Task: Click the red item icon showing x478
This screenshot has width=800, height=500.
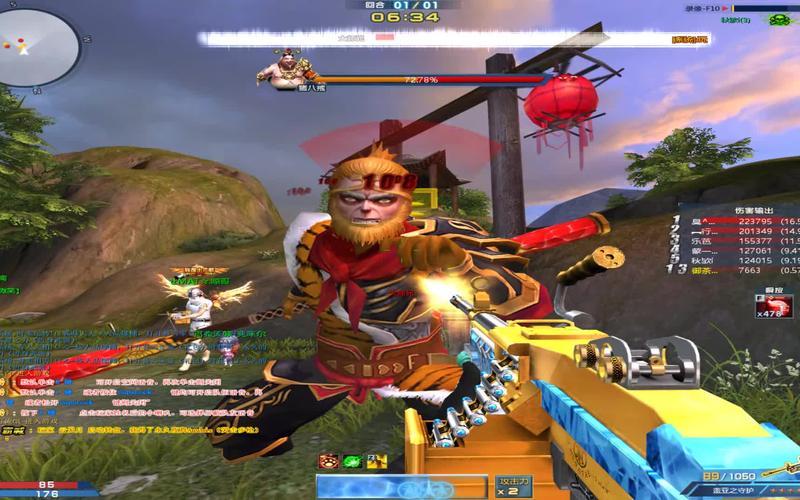Action: [769, 304]
